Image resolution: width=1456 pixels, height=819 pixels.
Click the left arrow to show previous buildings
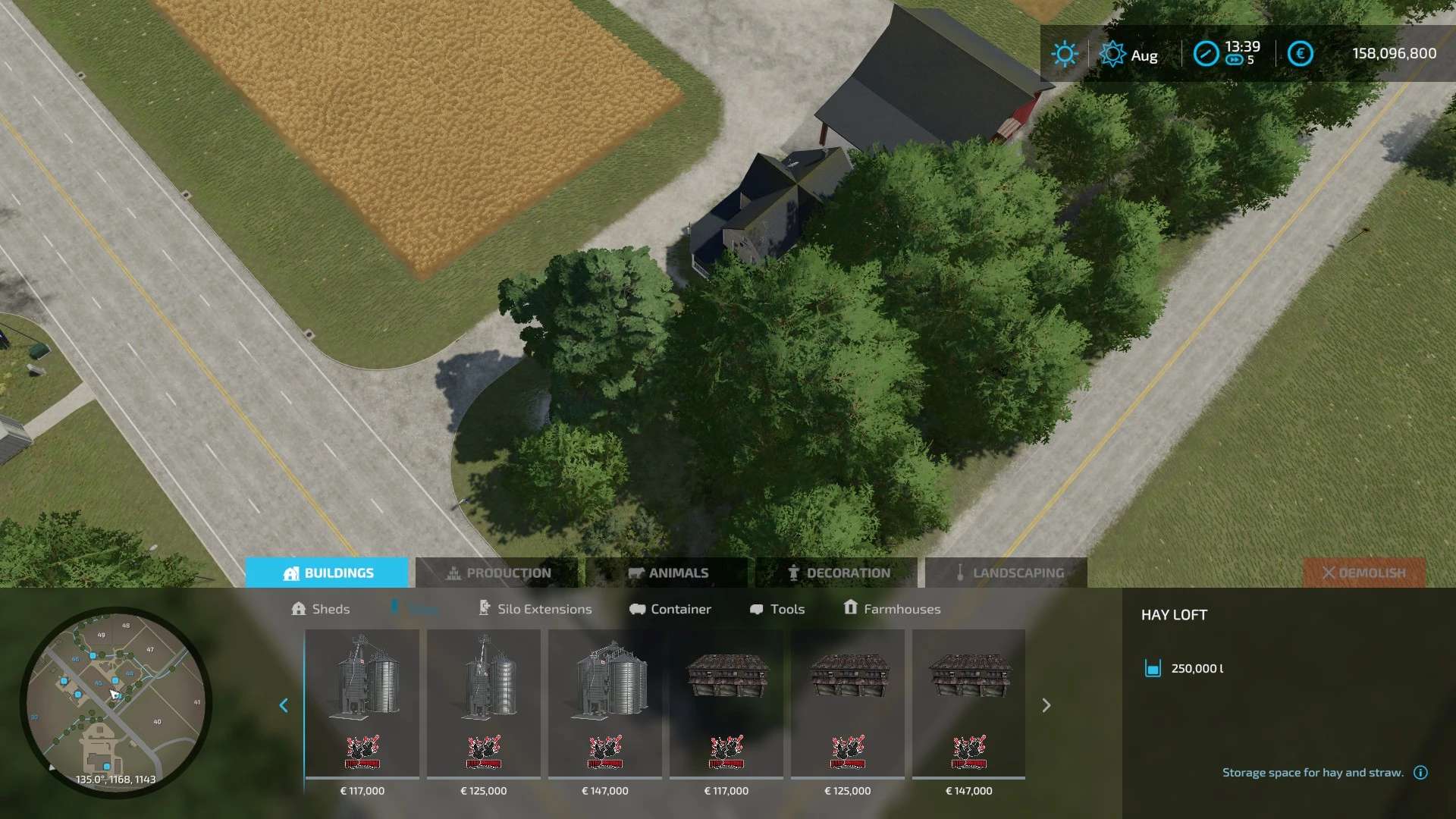(284, 705)
